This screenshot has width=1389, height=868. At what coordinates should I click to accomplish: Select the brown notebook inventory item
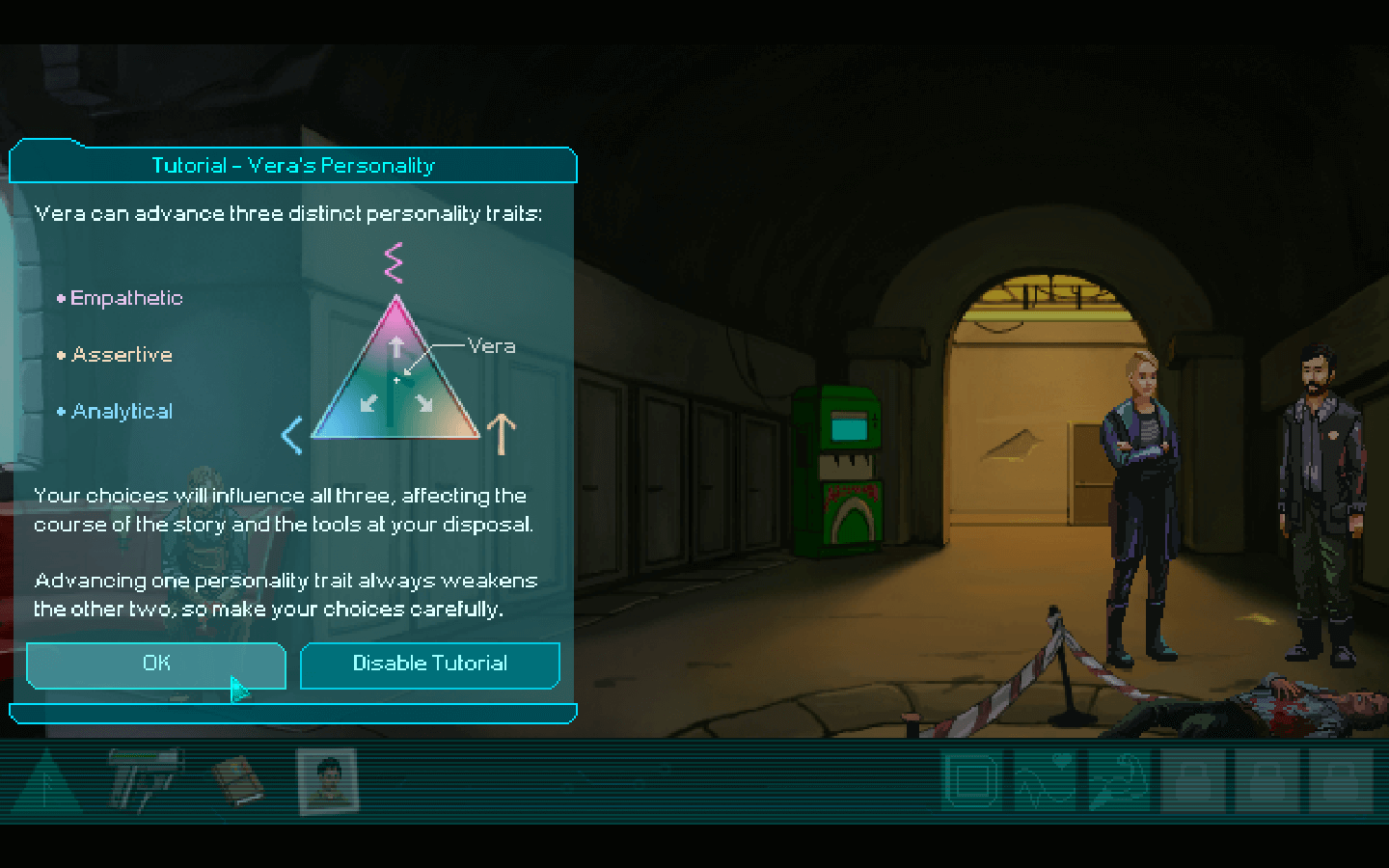pyautogui.click(x=237, y=780)
